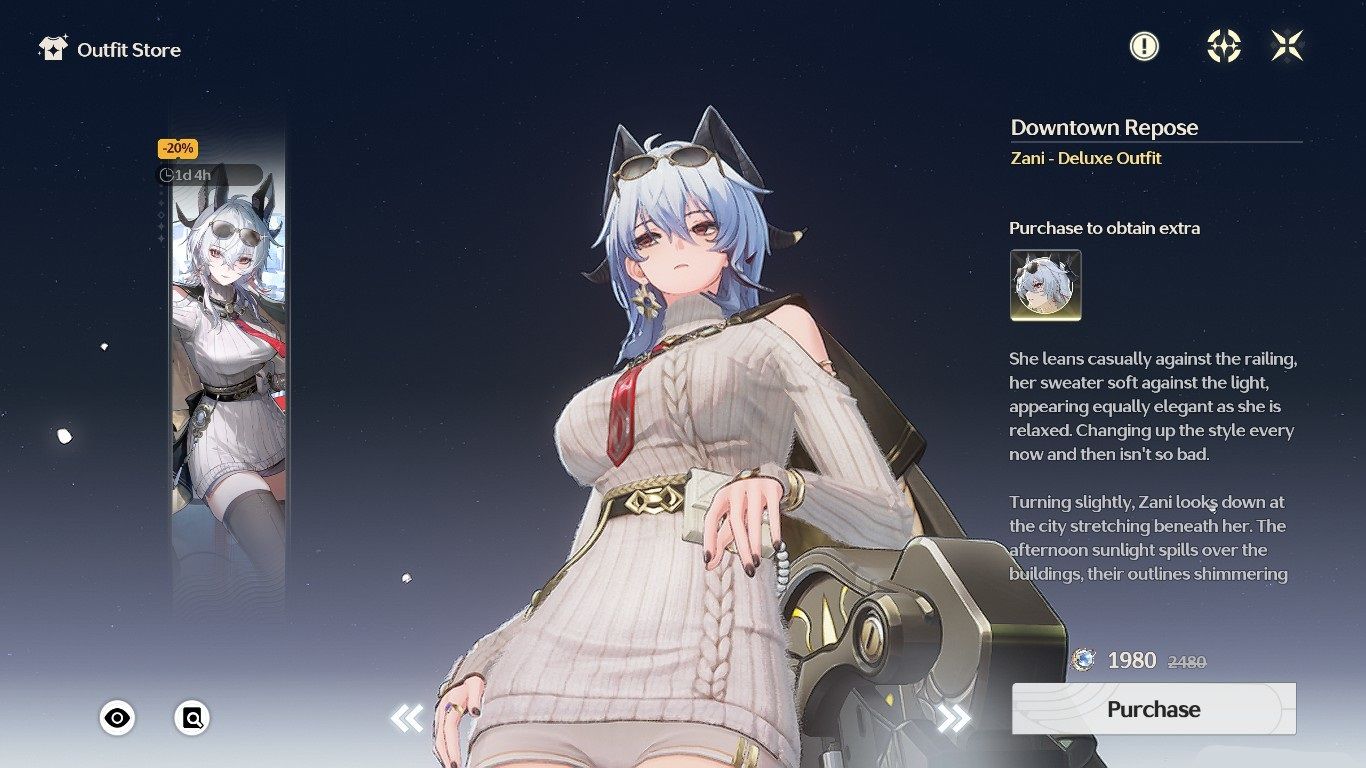Open the magnifier outfit inspect view
1366x768 pixels.
coord(192,717)
